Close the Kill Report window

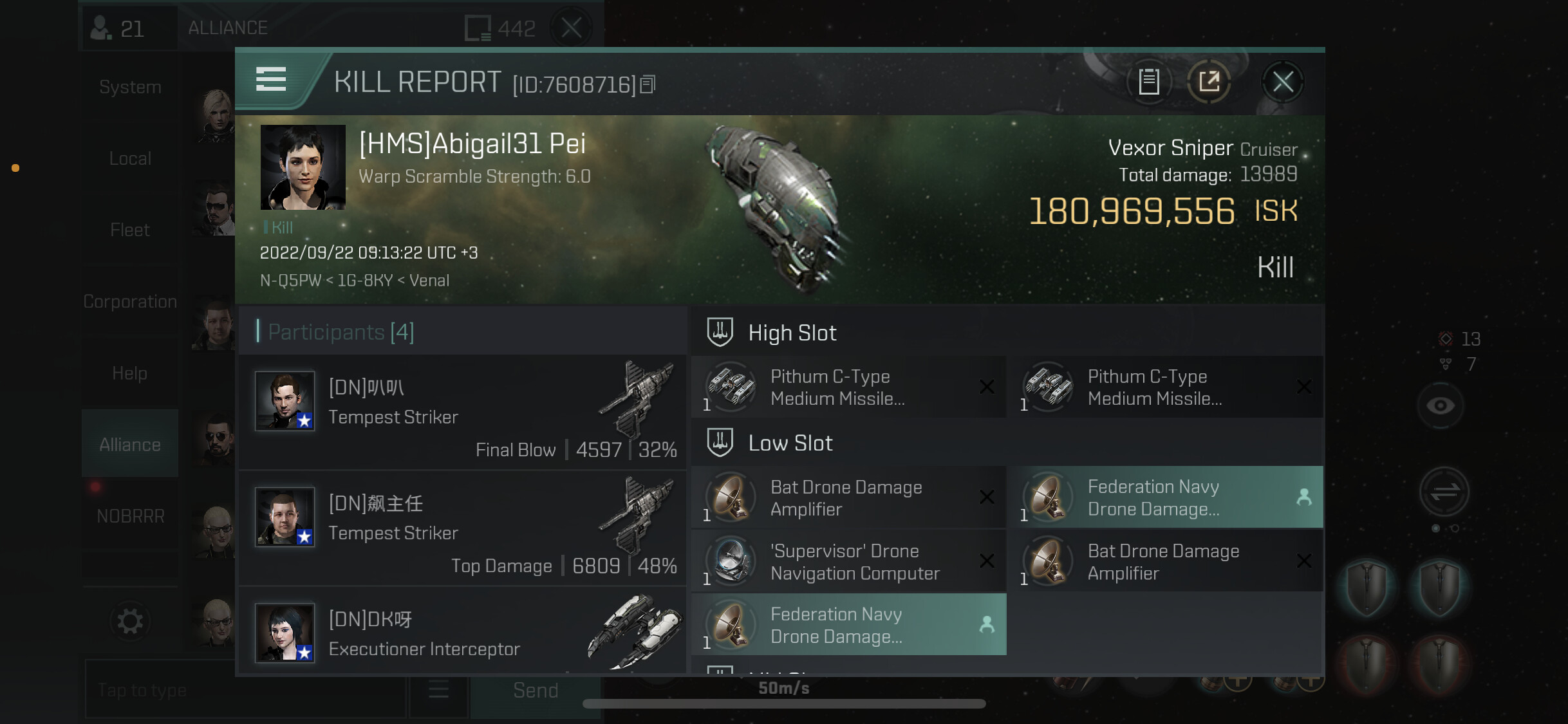(x=1282, y=82)
